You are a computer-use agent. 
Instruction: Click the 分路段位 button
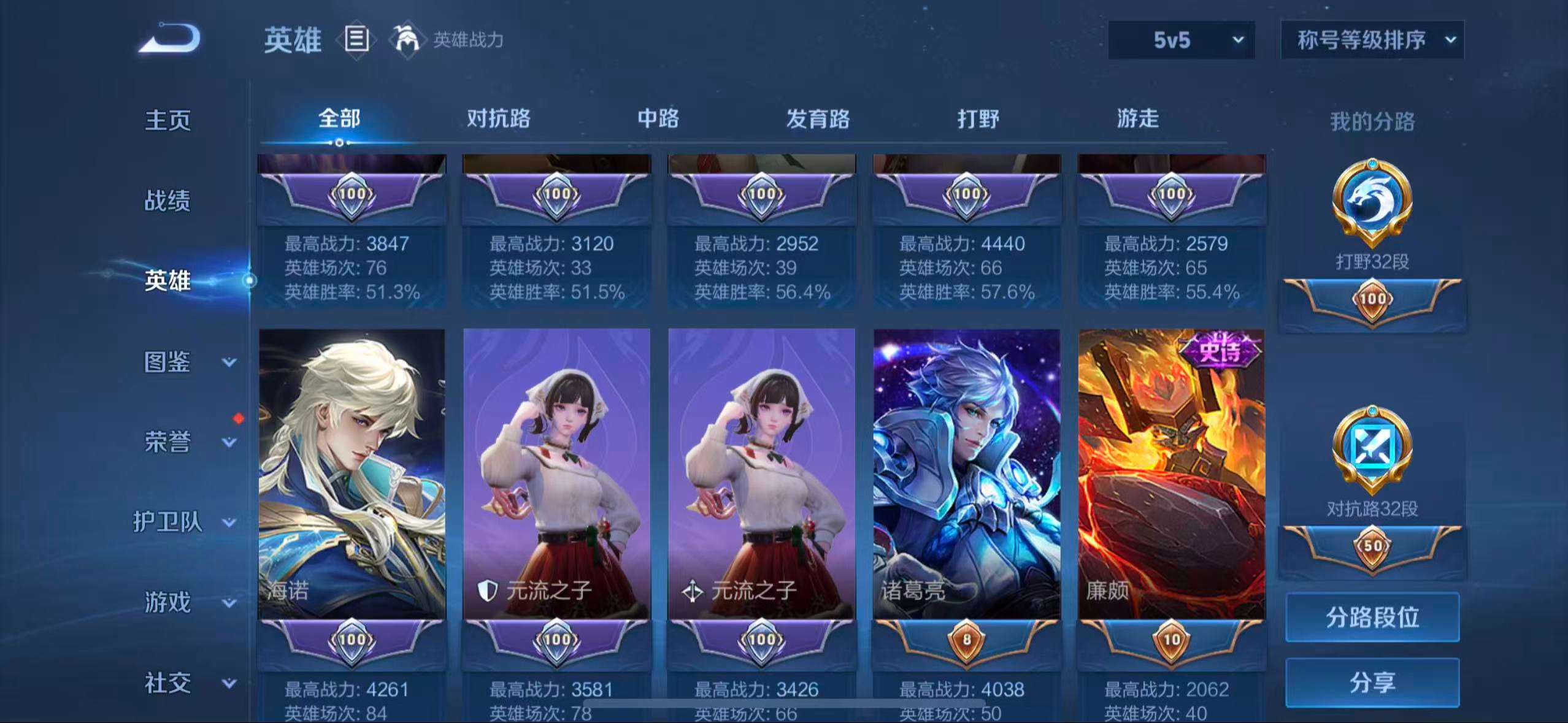[x=1372, y=618]
